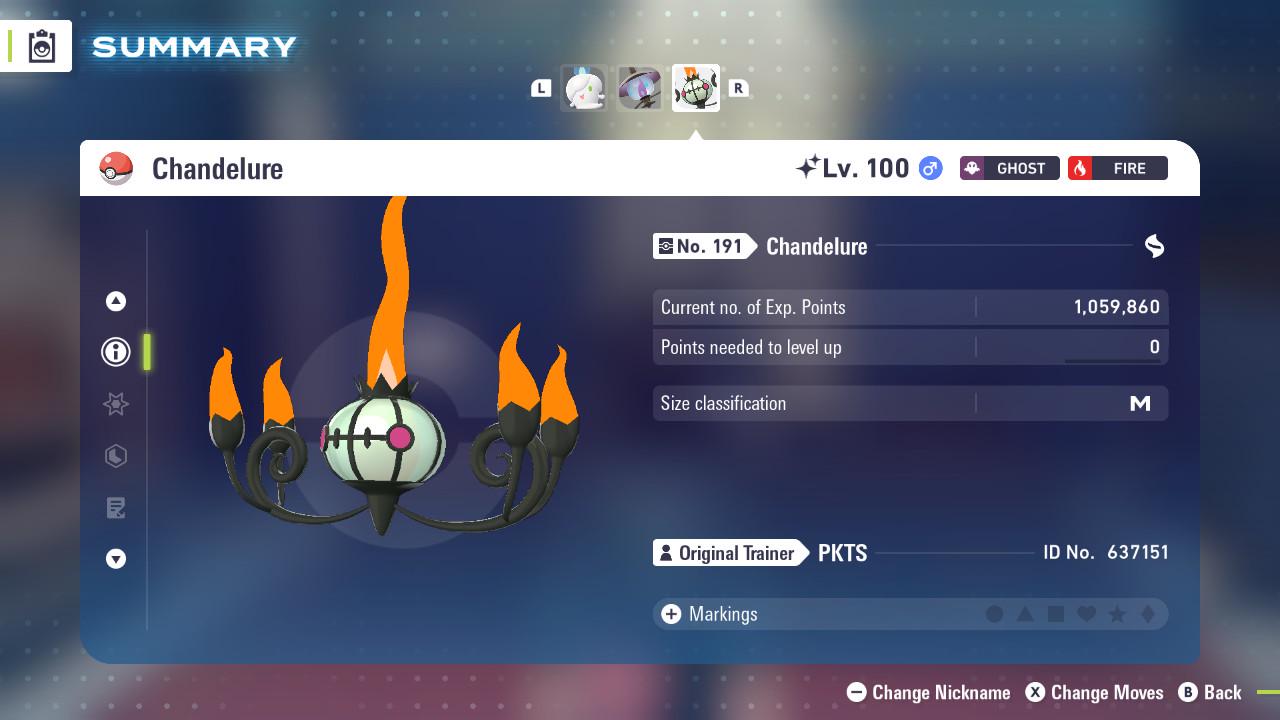The width and height of the screenshot is (1280, 720).
Task: Select the male gender symbol
Action: pos(928,168)
